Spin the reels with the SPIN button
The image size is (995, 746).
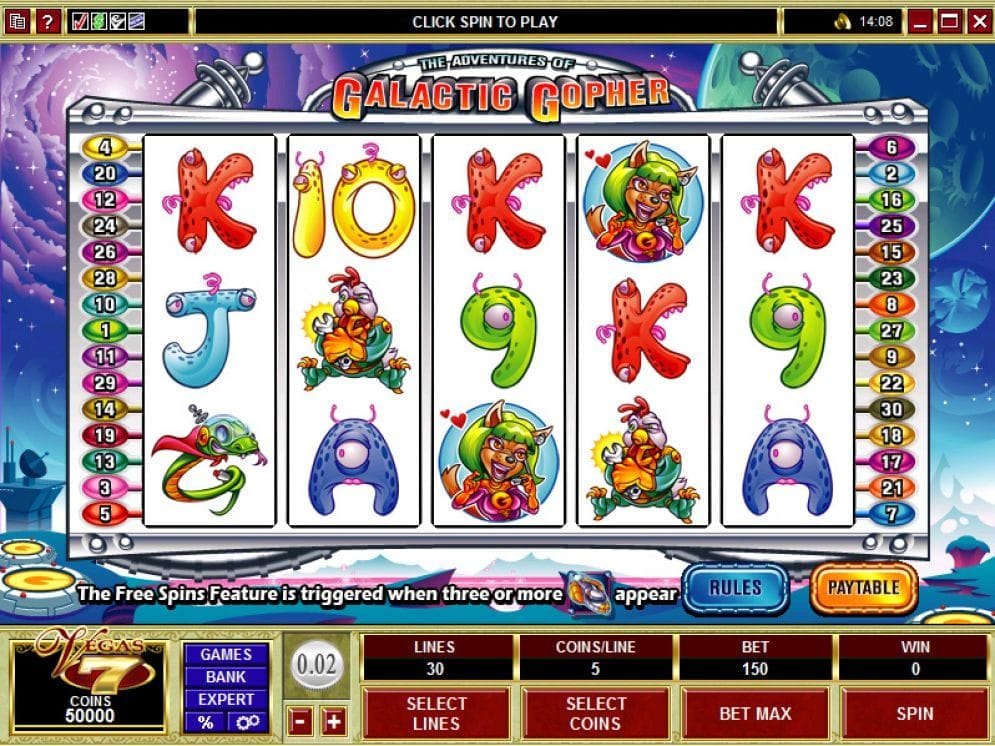pos(914,714)
